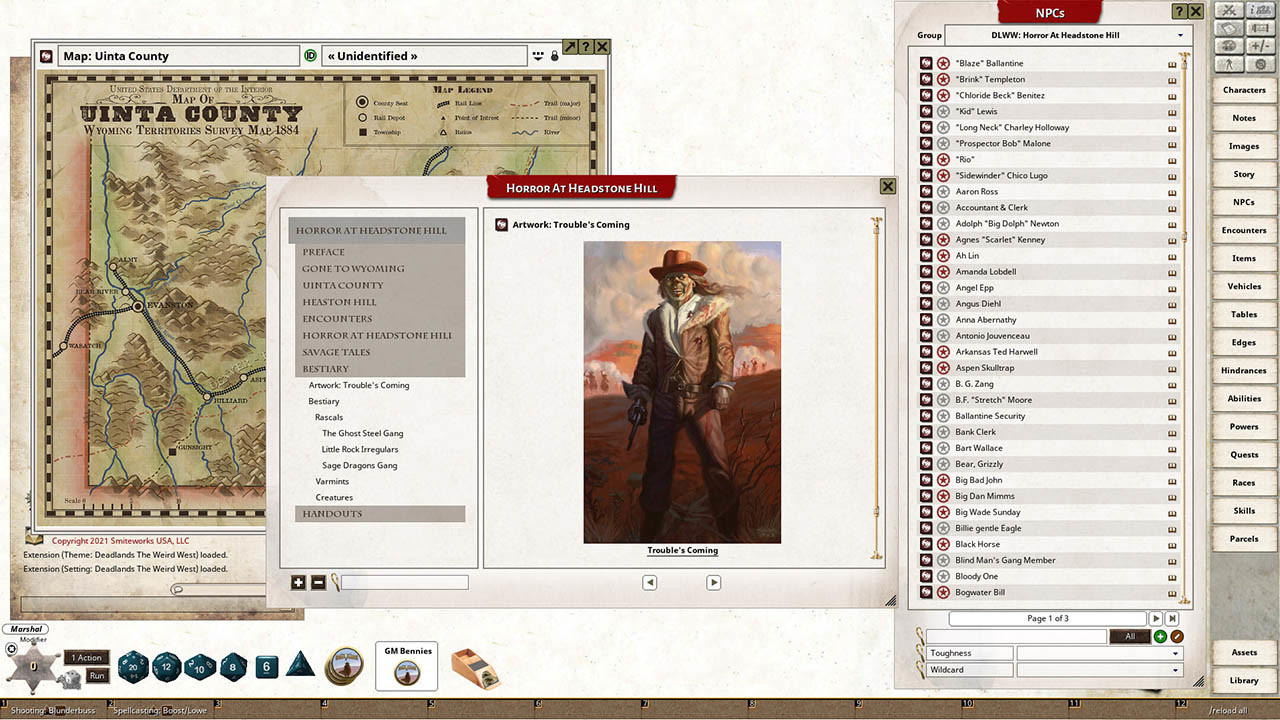Image resolution: width=1280 pixels, height=720 pixels.
Task: Open the Wildcard filter dropdown
Action: 1176,669
